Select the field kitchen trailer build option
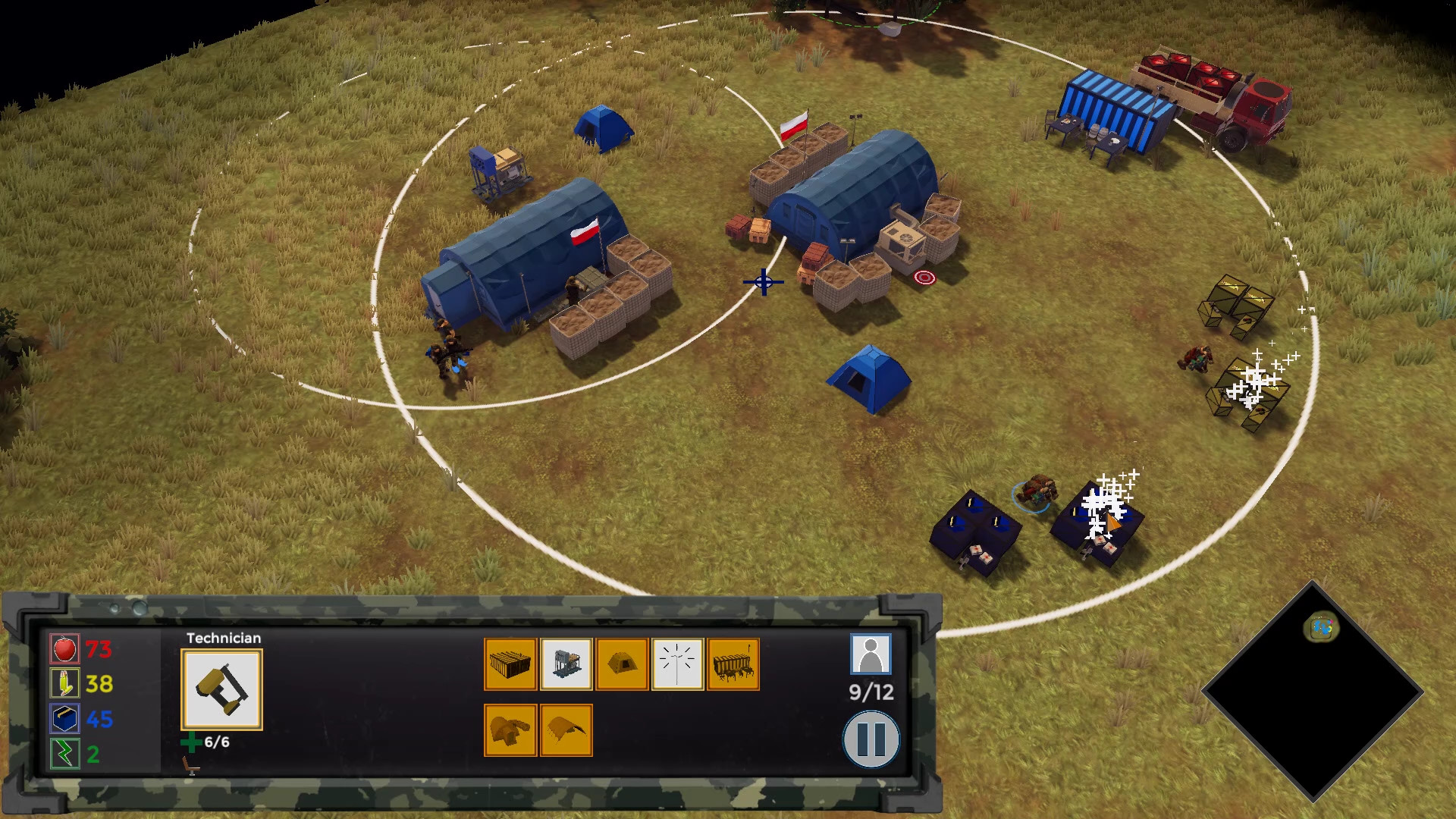 click(x=733, y=664)
